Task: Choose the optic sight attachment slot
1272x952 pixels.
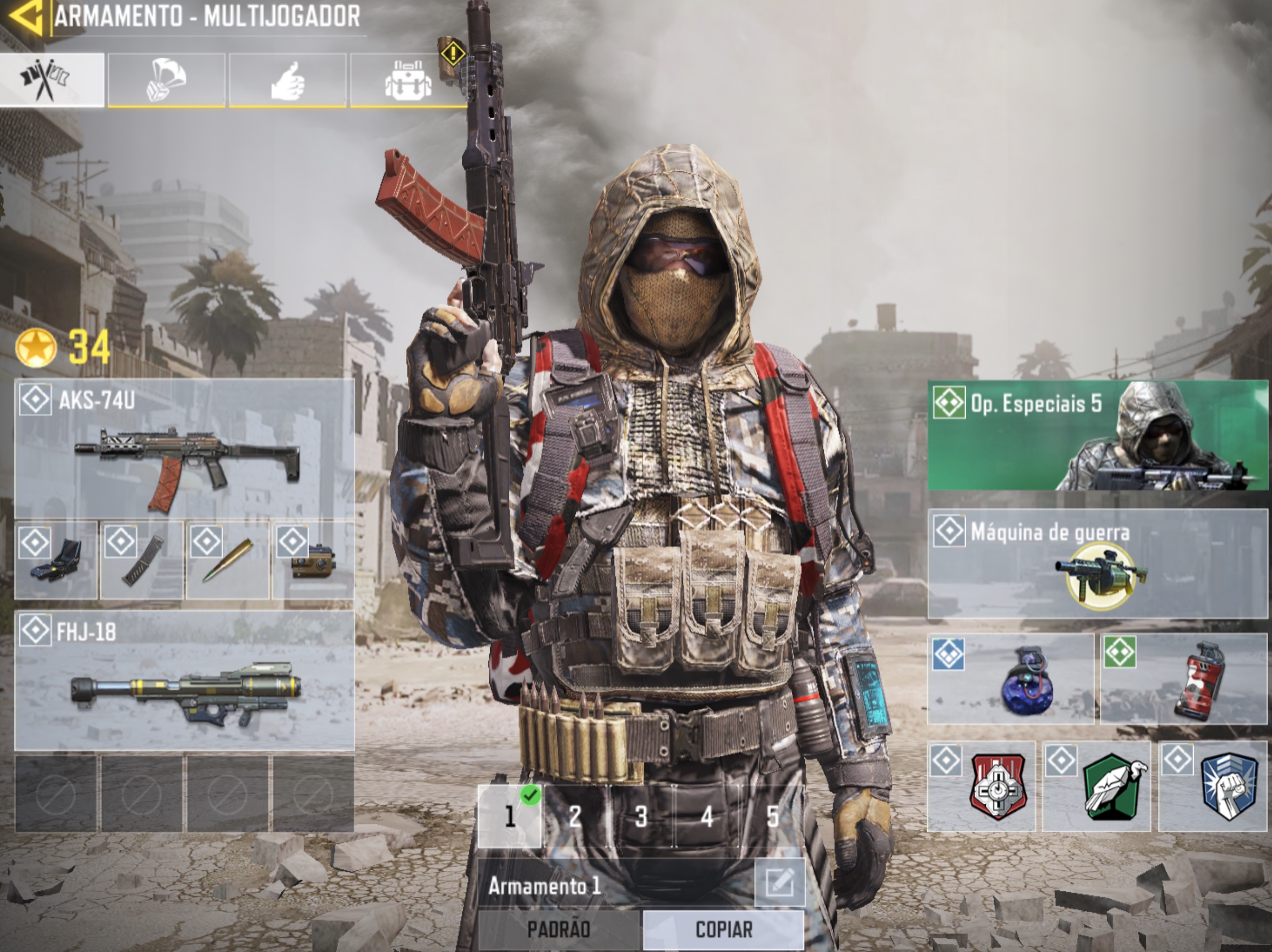Action: [56, 560]
